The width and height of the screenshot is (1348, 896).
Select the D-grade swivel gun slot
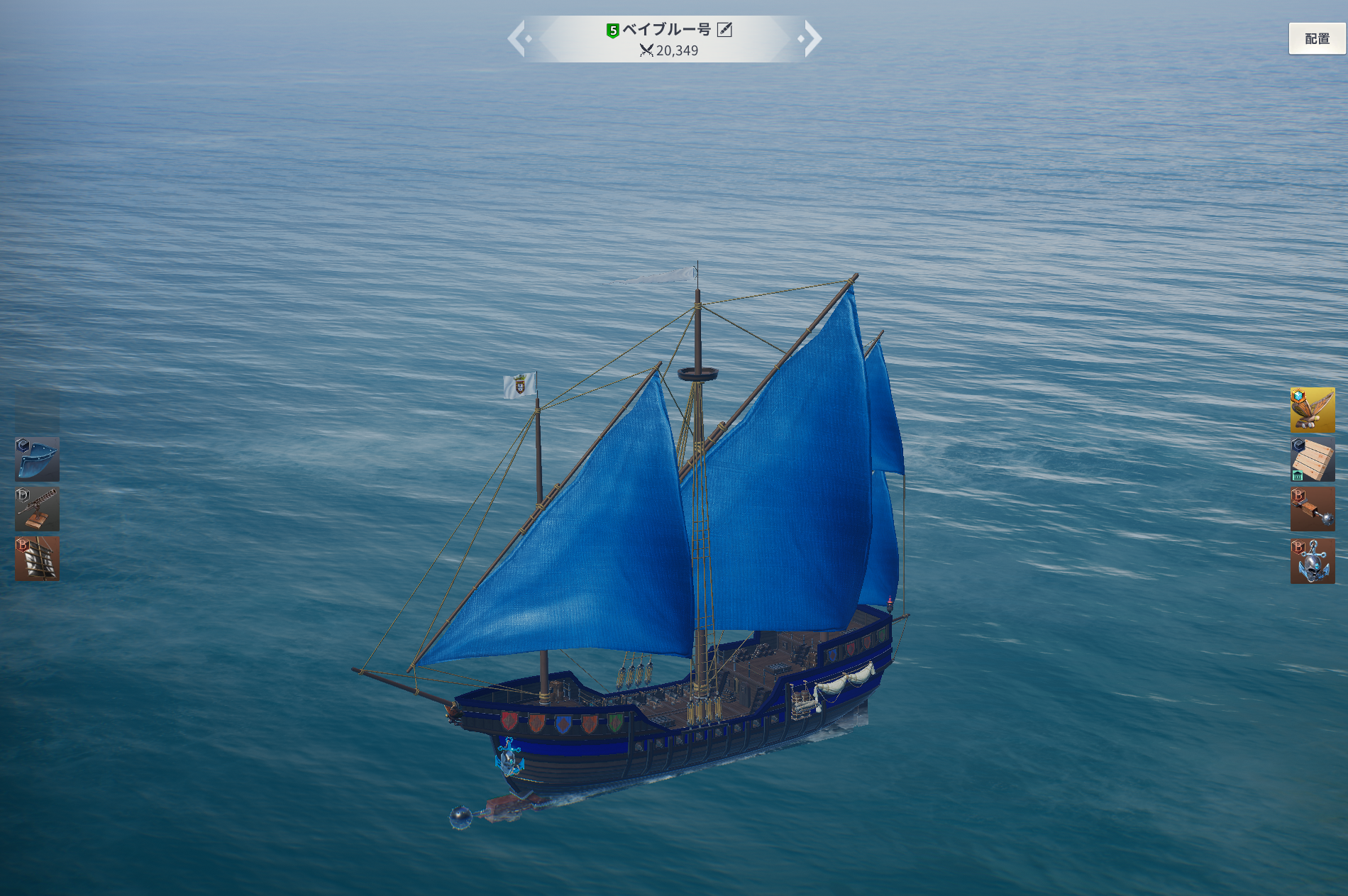click(37, 509)
